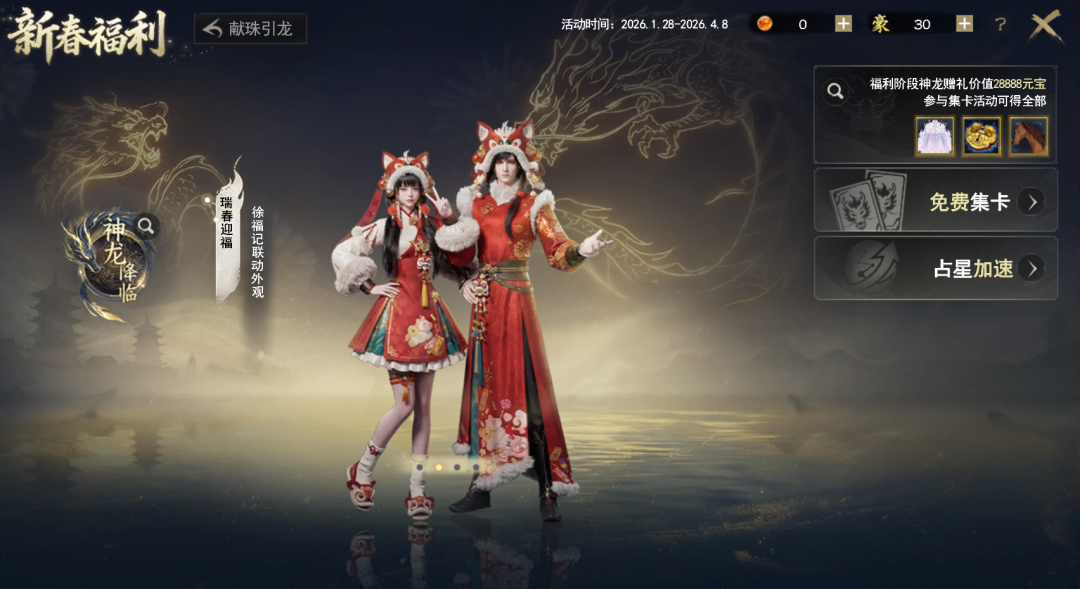Viewport: 1080px width, 589px height.
Task: Go back via the 献珠引龙 button
Action: click(249, 28)
